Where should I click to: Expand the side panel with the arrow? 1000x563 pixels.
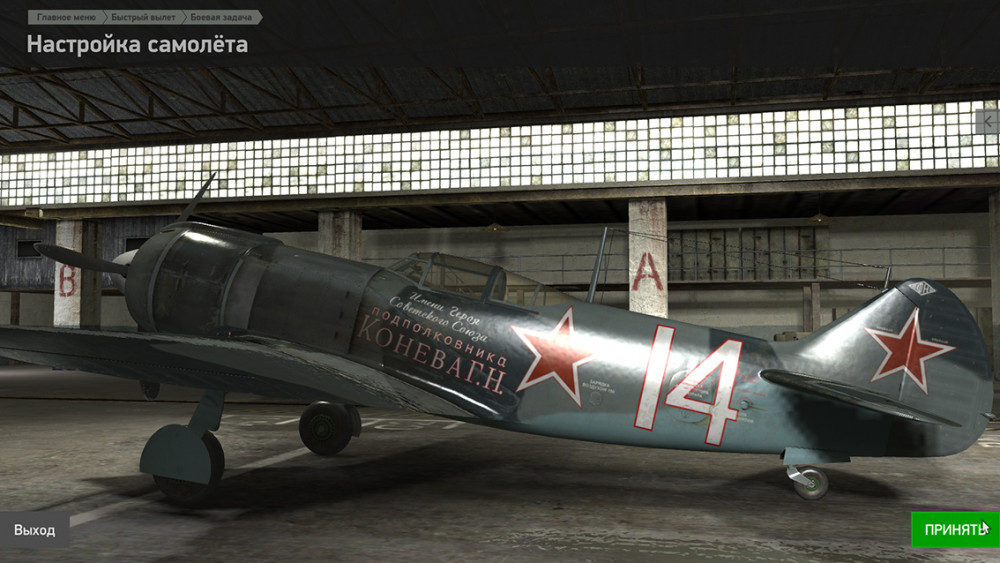989,122
